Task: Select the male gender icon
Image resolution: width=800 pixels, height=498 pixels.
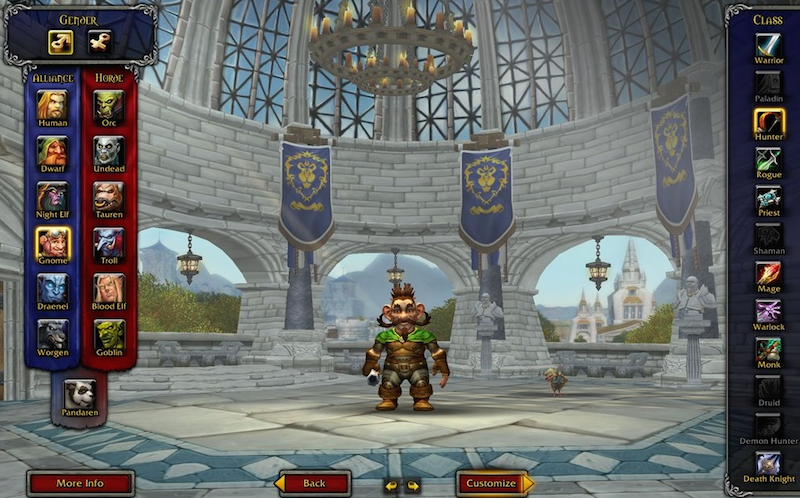Action: click(x=60, y=42)
